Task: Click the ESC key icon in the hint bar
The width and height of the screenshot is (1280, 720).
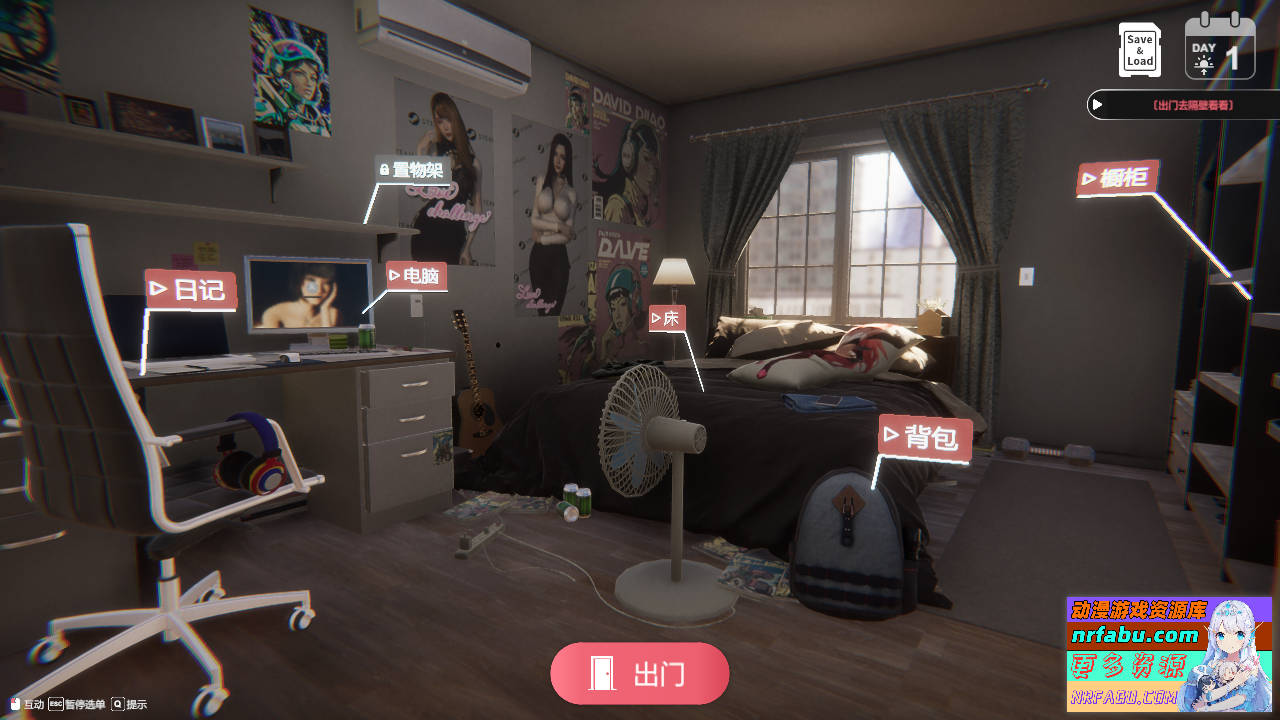Action: 57,703
